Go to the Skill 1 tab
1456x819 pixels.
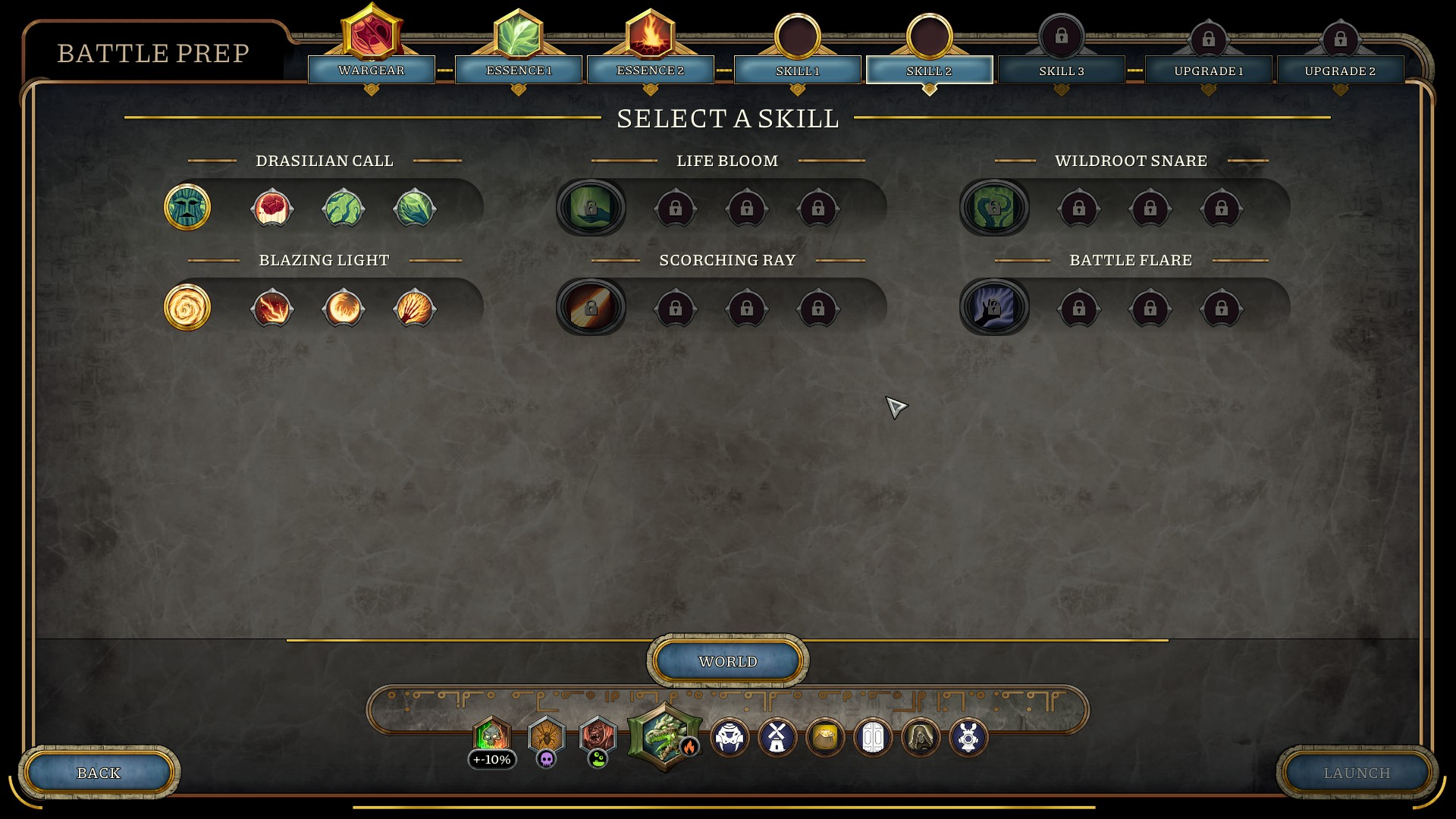coord(797,71)
